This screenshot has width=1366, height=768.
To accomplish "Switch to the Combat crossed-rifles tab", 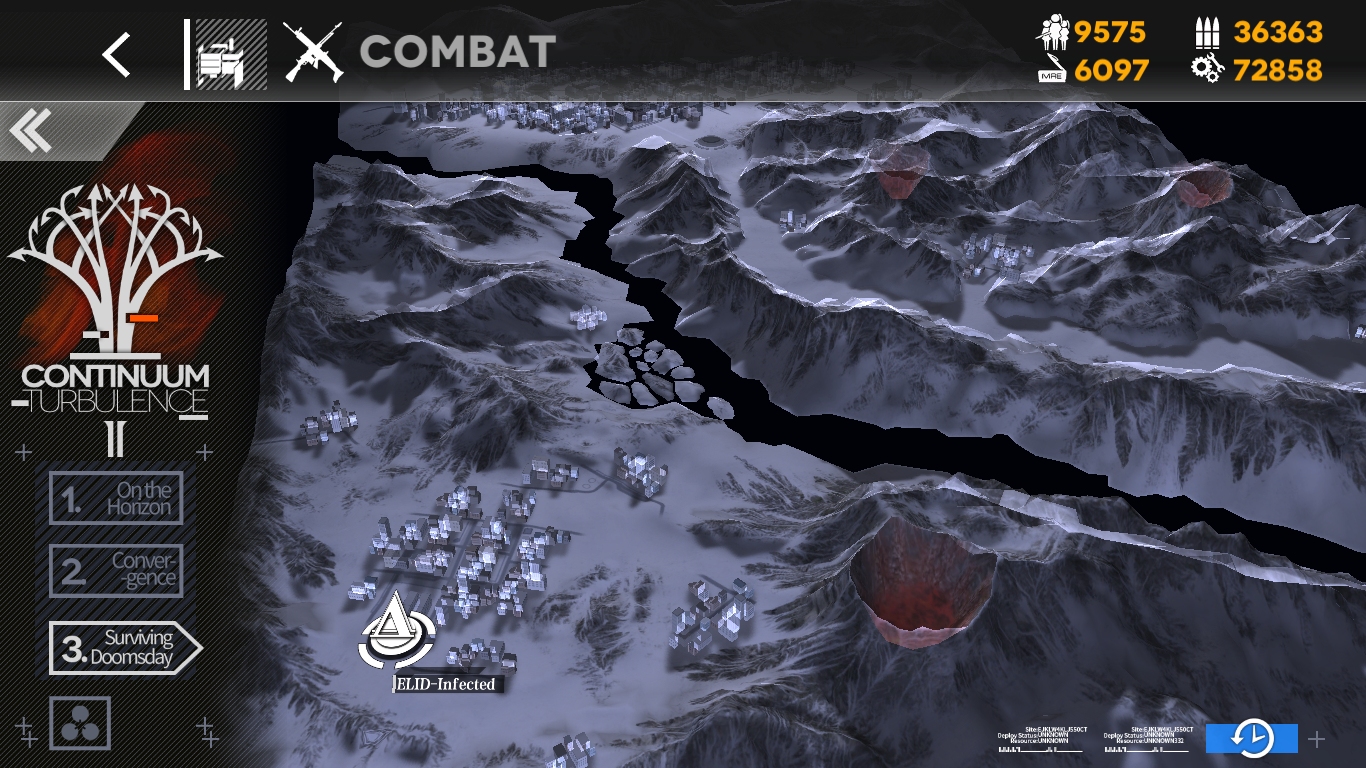I will coord(313,52).
